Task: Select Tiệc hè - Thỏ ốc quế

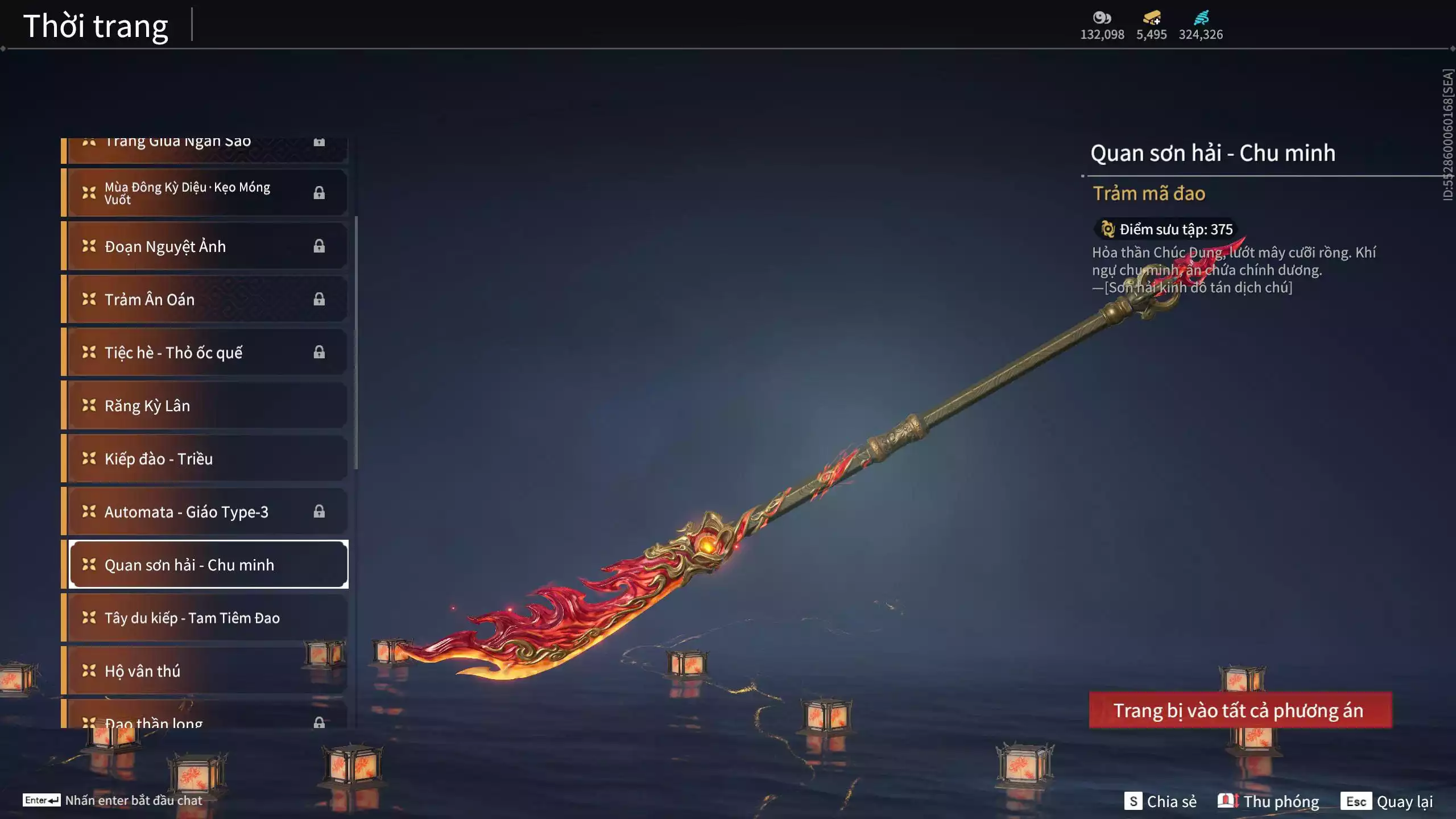Action: pos(205,353)
